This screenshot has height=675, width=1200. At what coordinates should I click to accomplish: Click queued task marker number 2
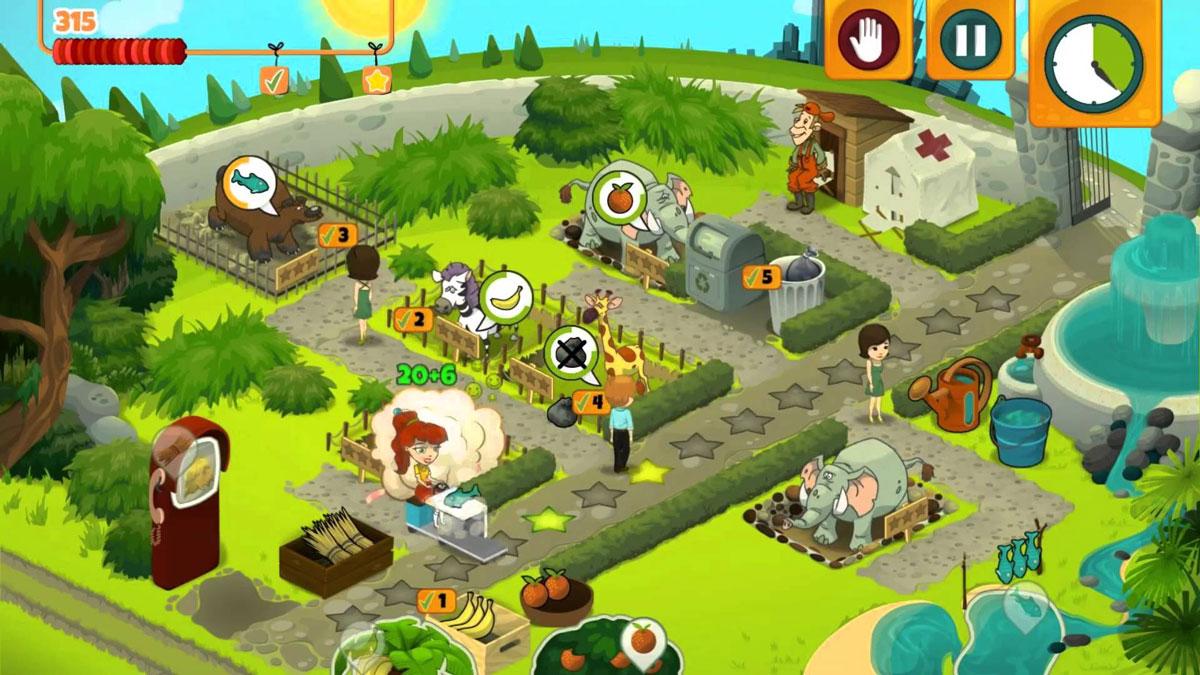coord(414,320)
